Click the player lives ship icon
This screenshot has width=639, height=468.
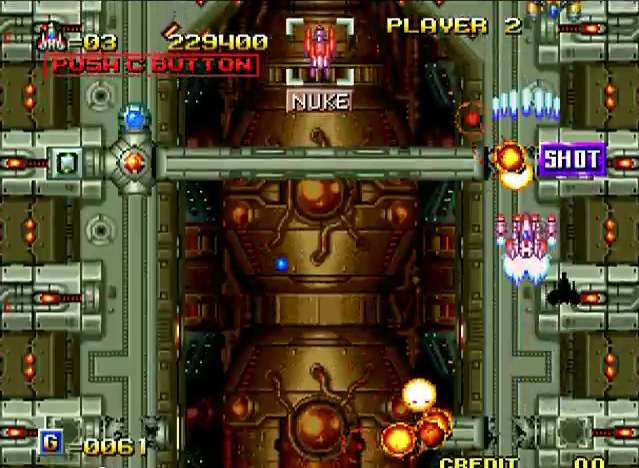(x=53, y=38)
